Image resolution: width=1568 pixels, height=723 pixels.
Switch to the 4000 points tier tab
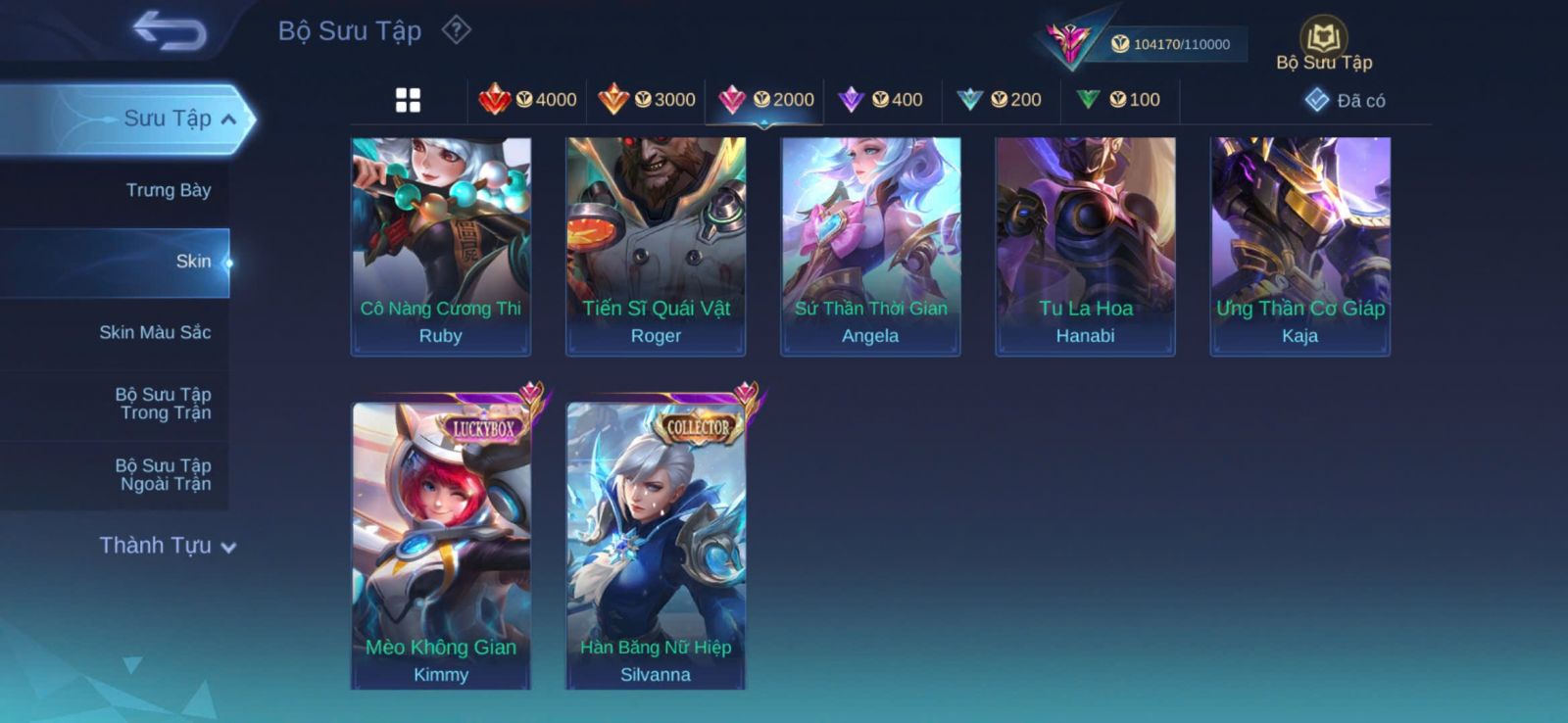pyautogui.click(x=528, y=100)
